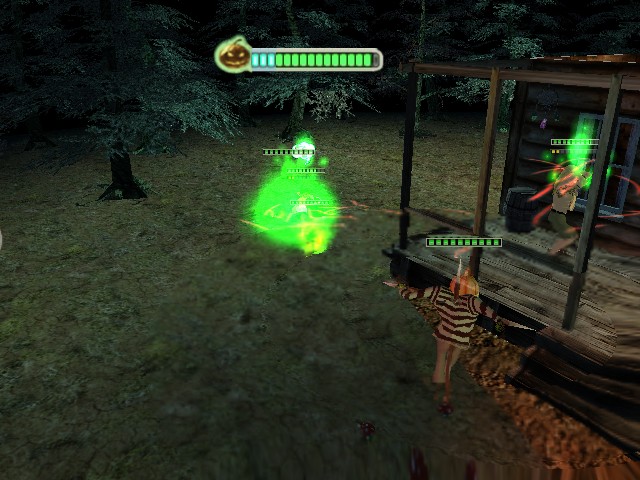Click the jack-o'-lantern pumpkin HUD icon
The height and width of the screenshot is (480, 640).
click(x=231, y=55)
